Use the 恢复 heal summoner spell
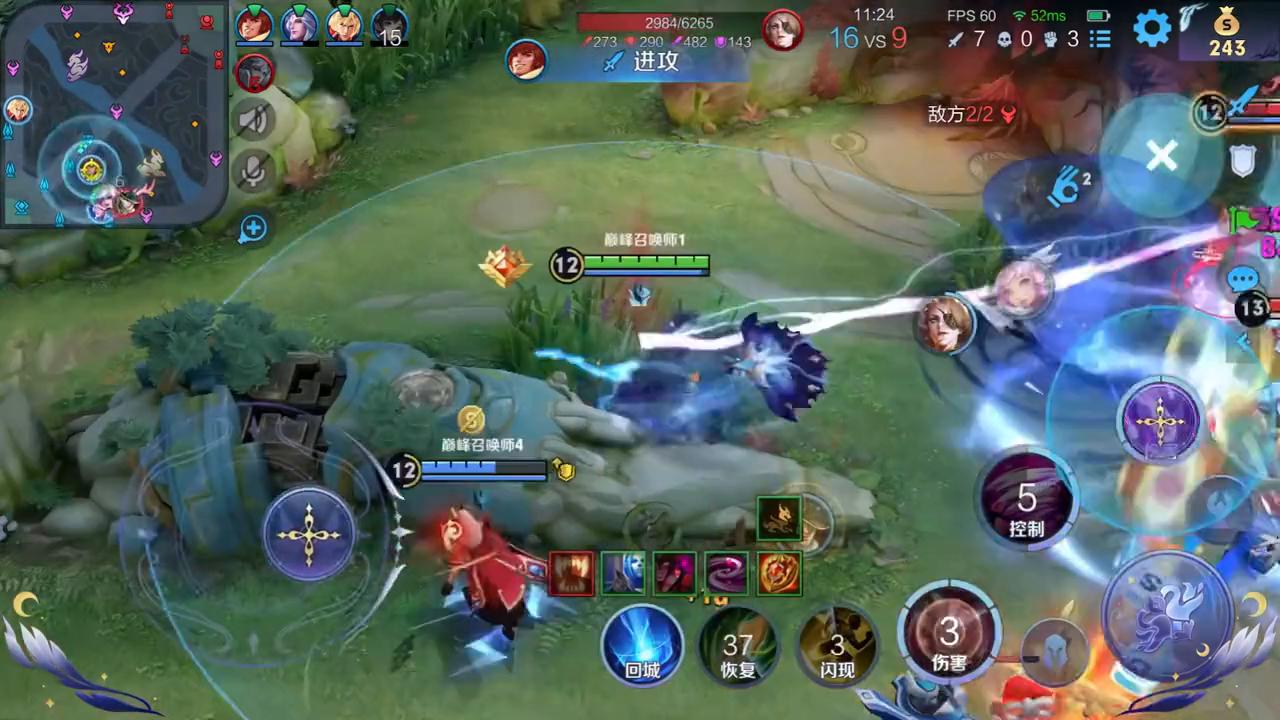 click(x=738, y=647)
